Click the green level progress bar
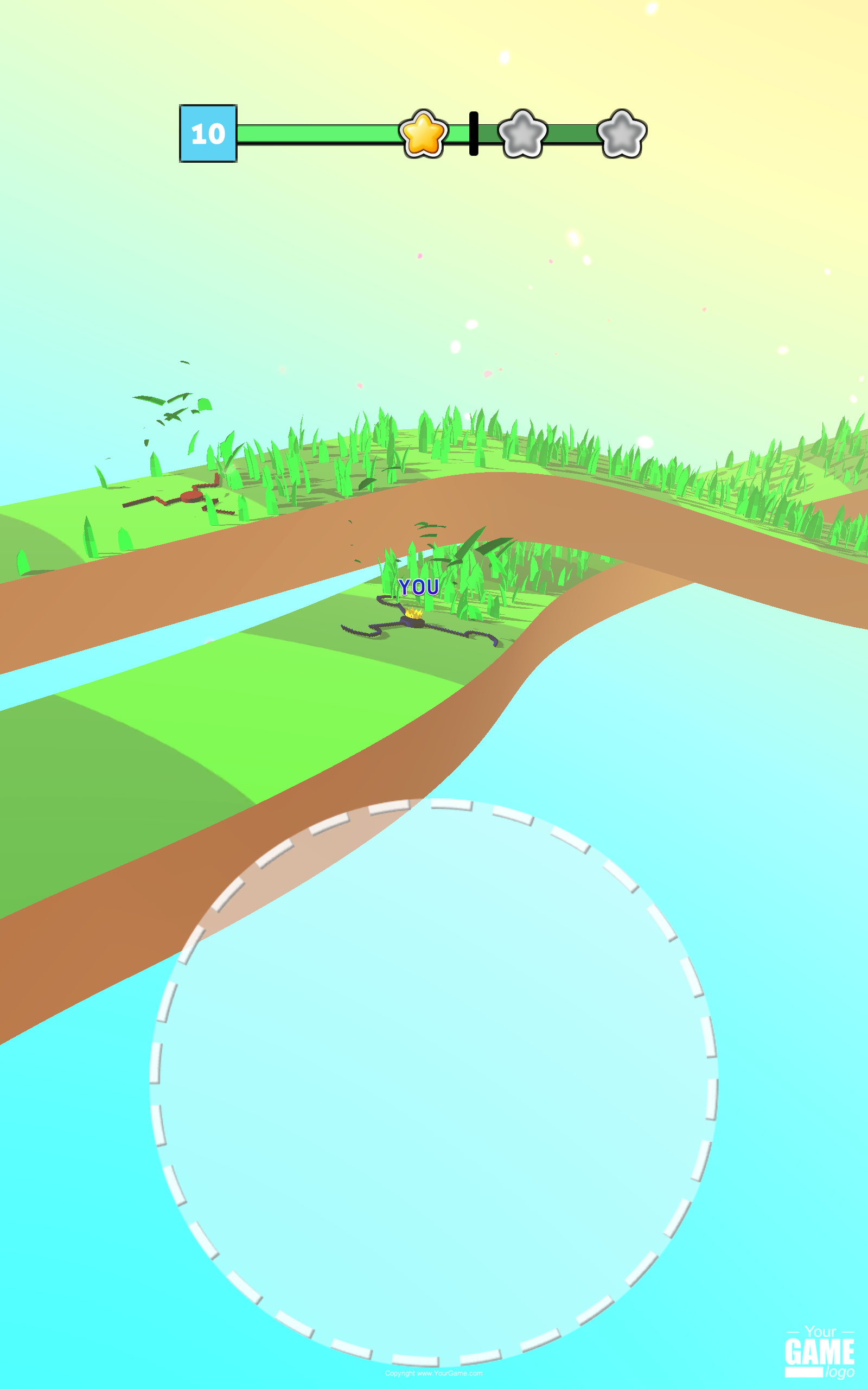Viewport: 868px width, 1389px height. tap(322, 133)
